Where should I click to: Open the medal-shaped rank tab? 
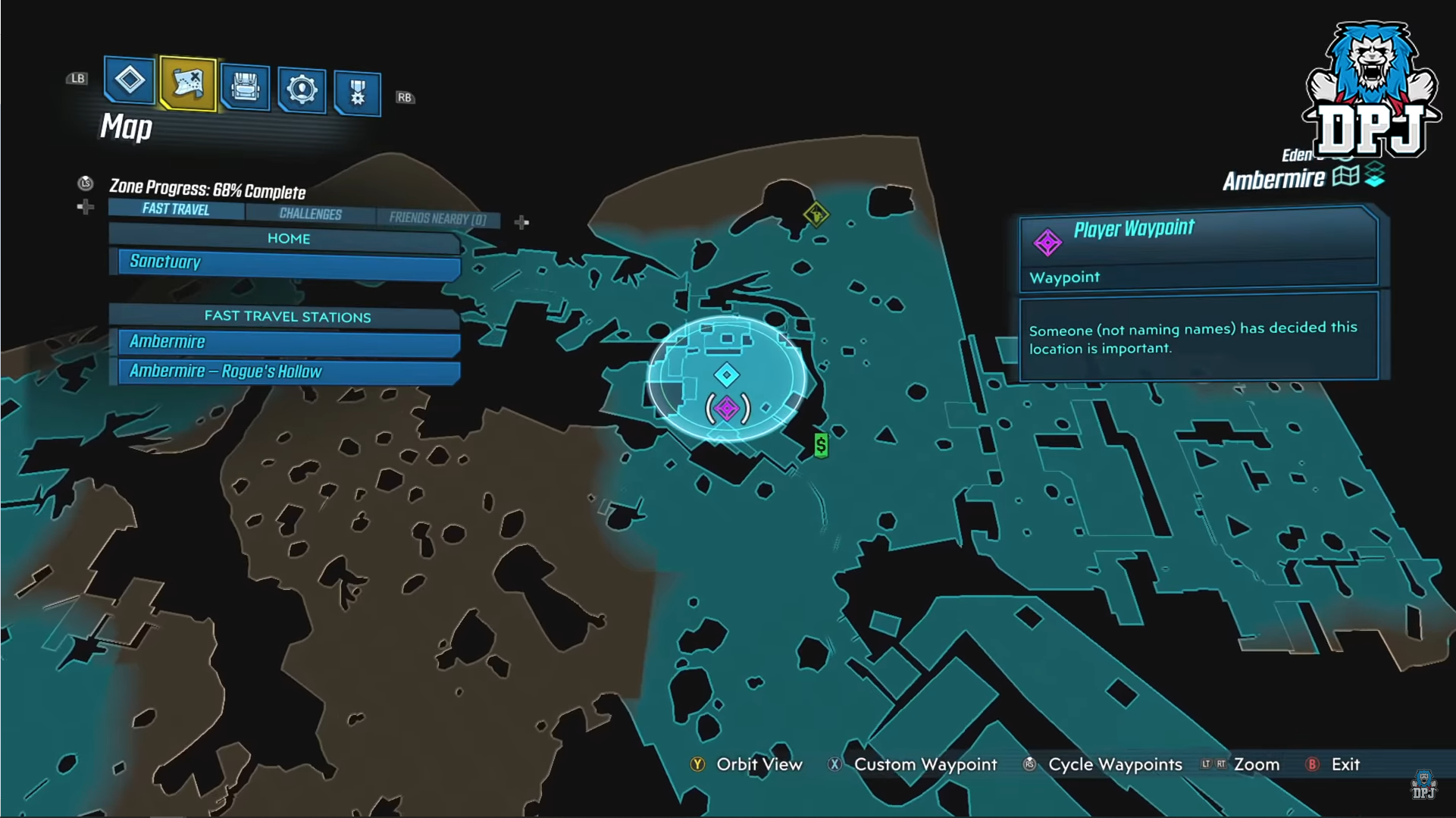click(357, 93)
